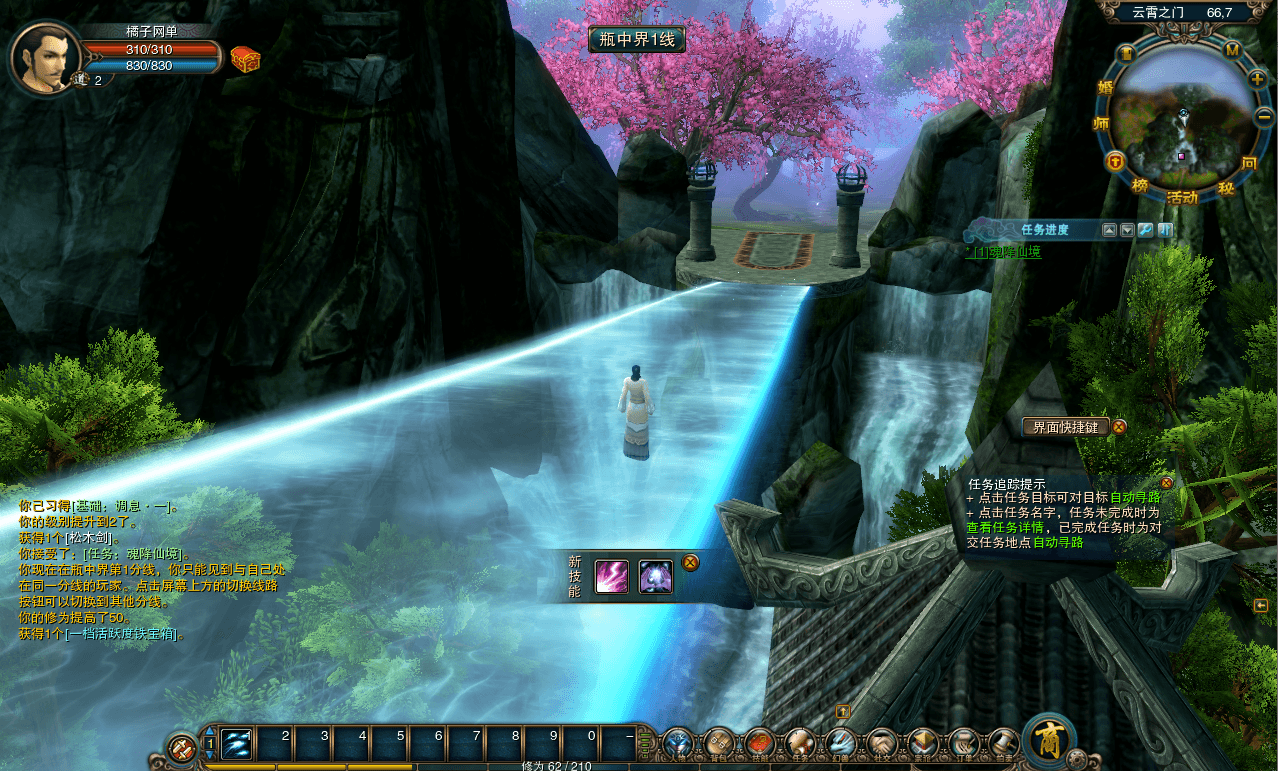
Task: Open the 社交 handshake social menu
Action: (x=881, y=744)
